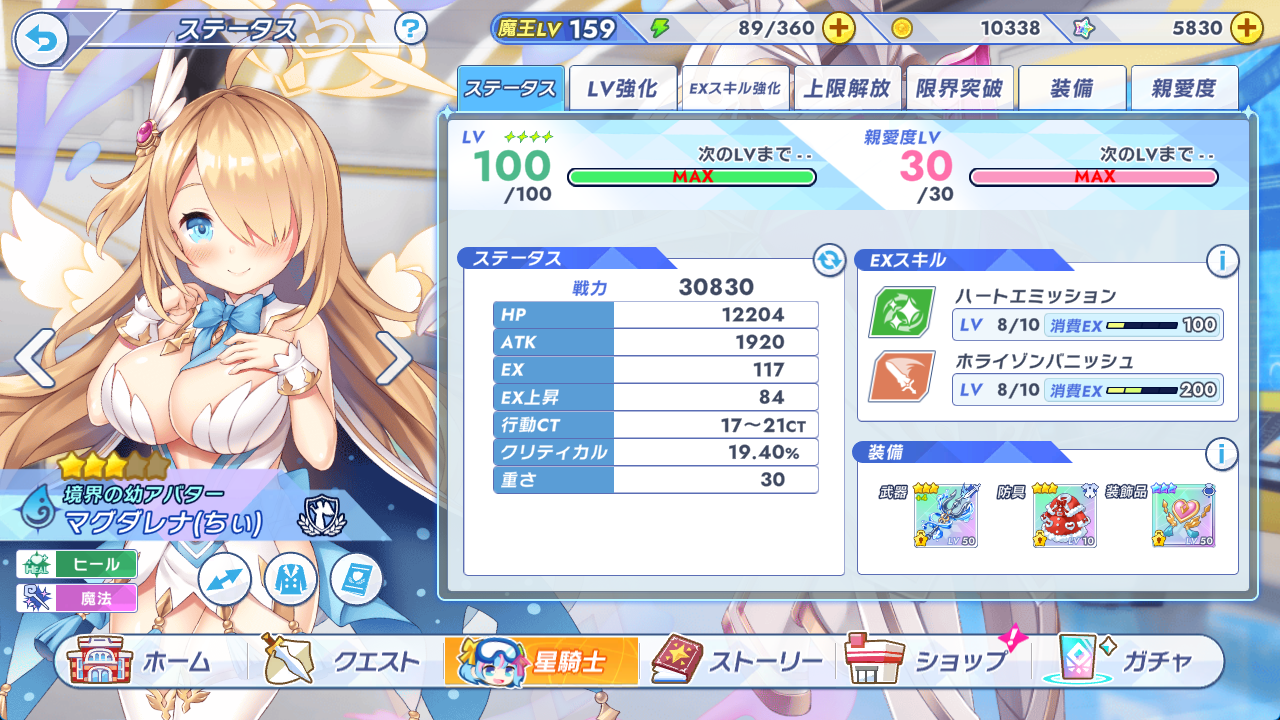This screenshot has width=1280, height=720.
Task: Refresh the status panel display
Action: pos(828,261)
